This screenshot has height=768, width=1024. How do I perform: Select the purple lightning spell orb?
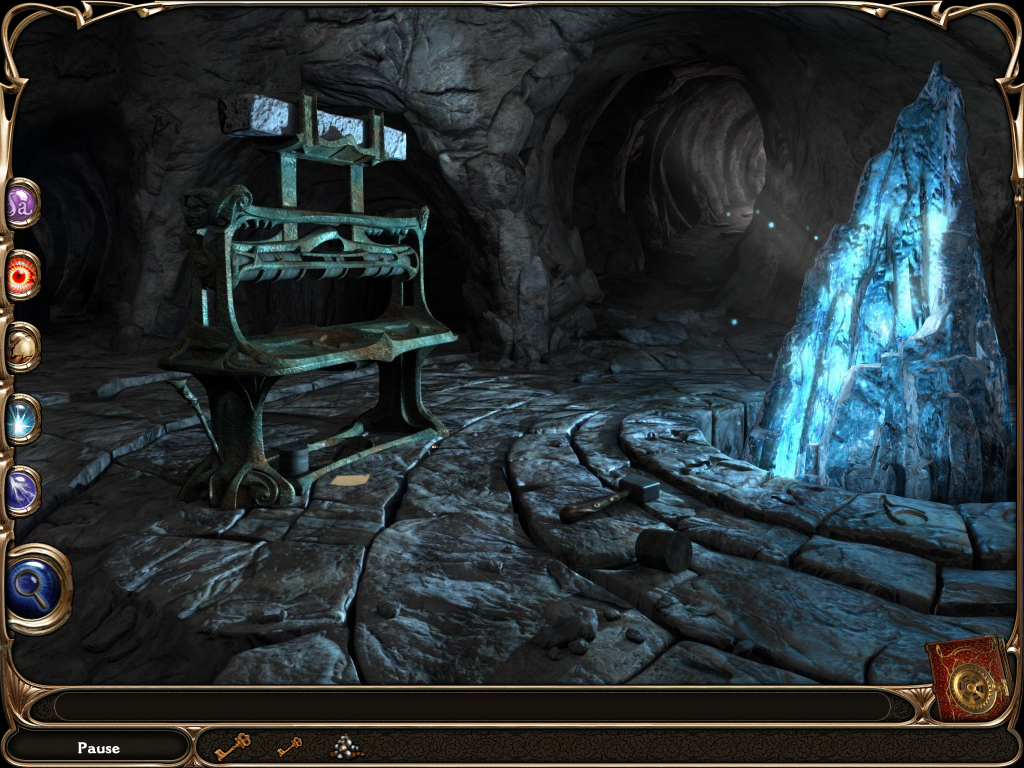point(21,491)
